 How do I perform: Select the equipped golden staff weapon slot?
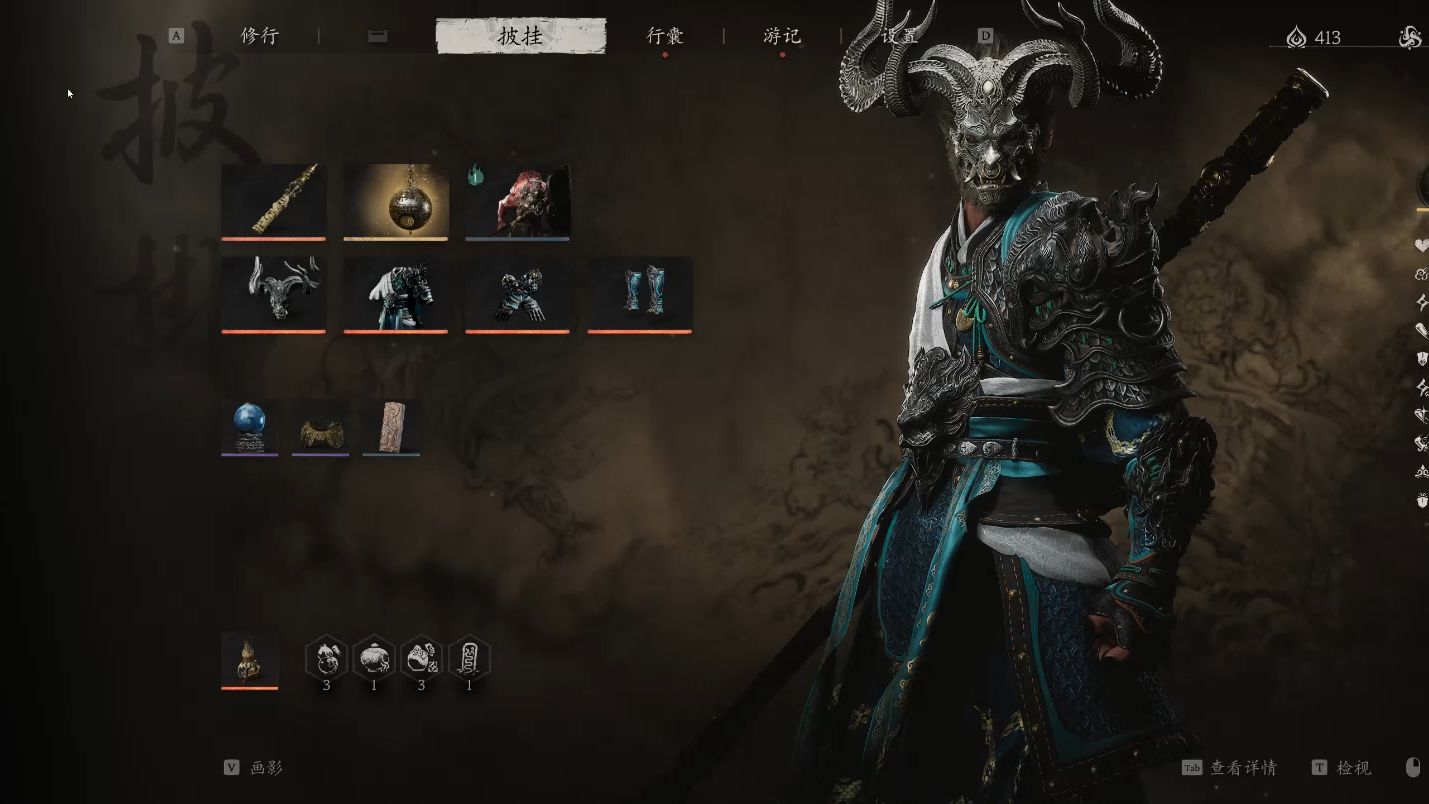(274, 201)
